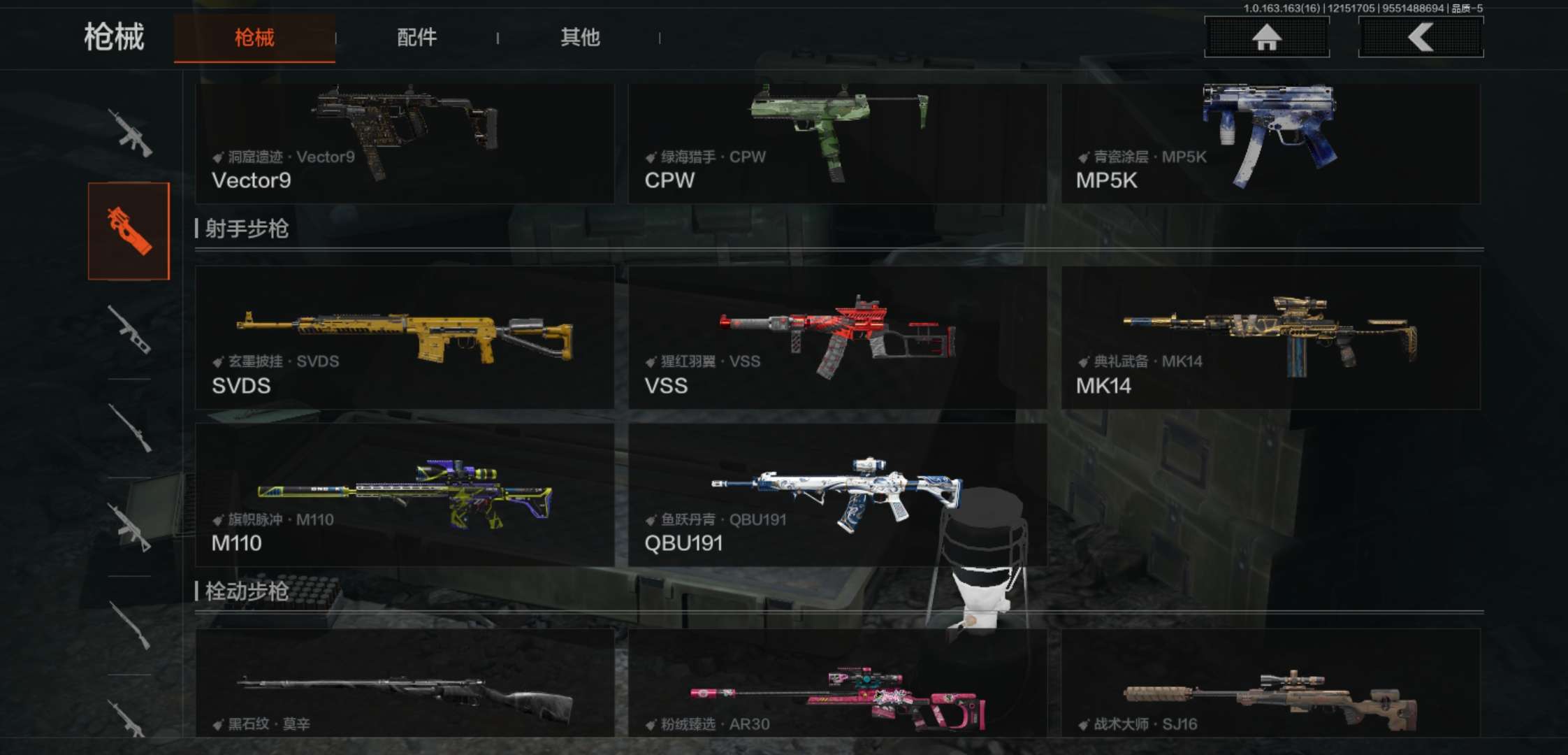Select the M110 marksman rifle

pyautogui.click(x=405, y=495)
